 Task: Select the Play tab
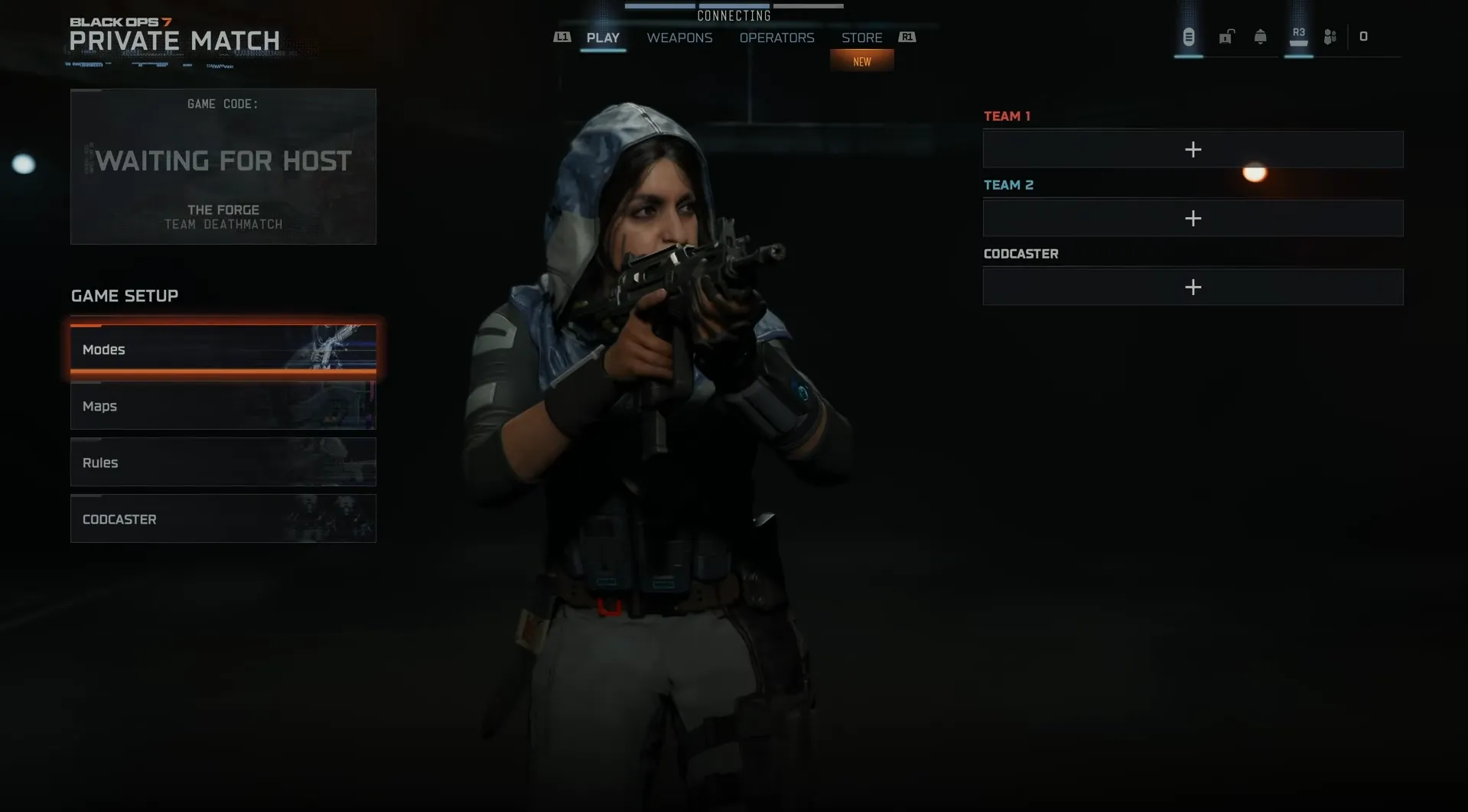[603, 37]
